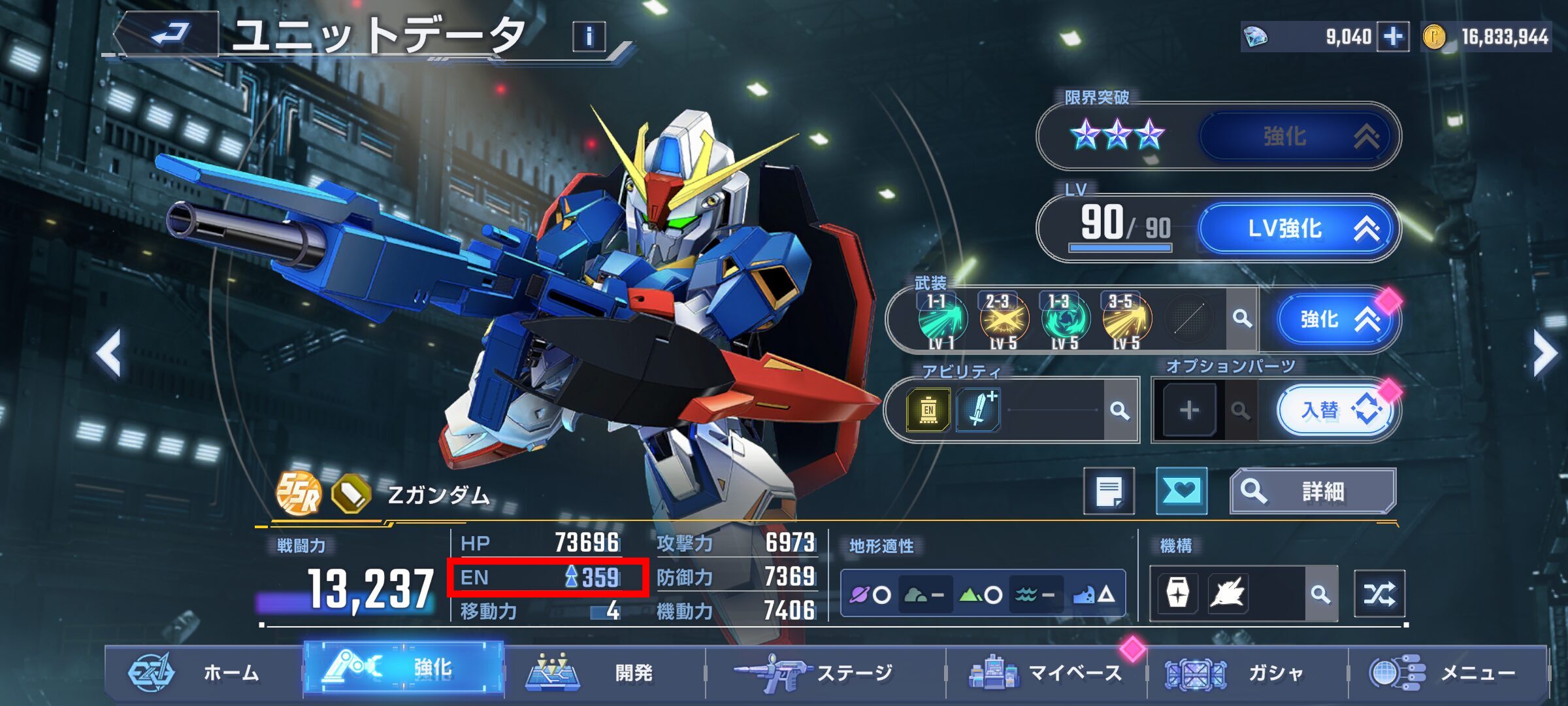Go to ホーム in the bottom navigation

[203, 672]
